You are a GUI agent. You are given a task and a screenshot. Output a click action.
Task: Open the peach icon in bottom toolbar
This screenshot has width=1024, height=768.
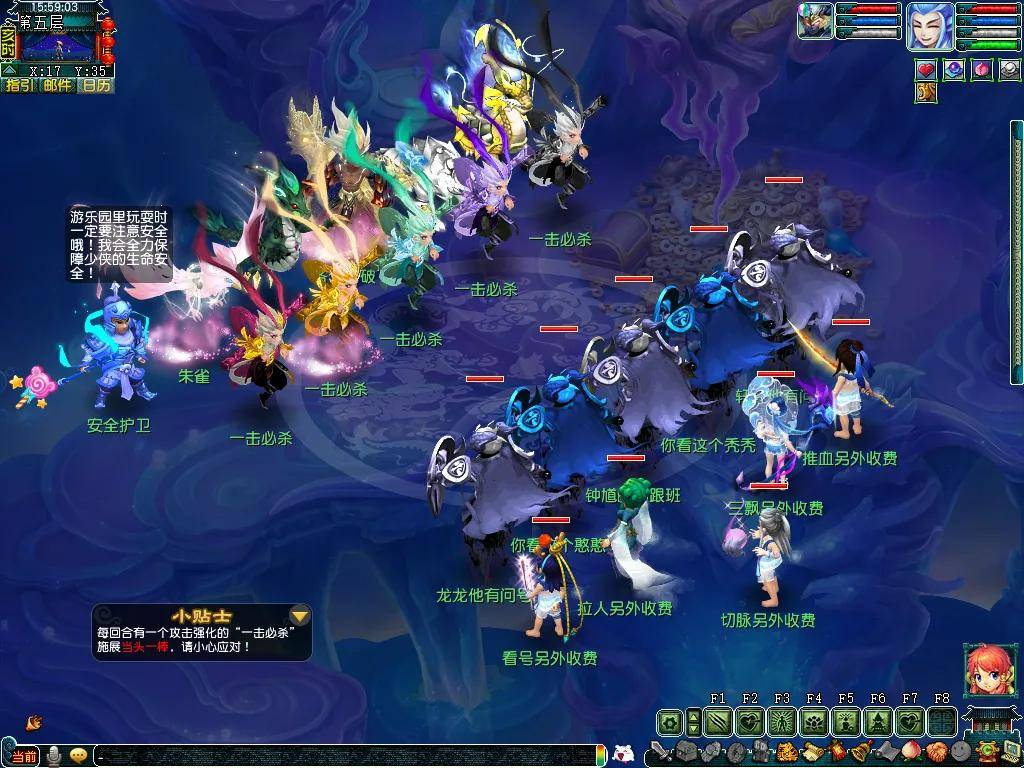[x=909, y=751]
